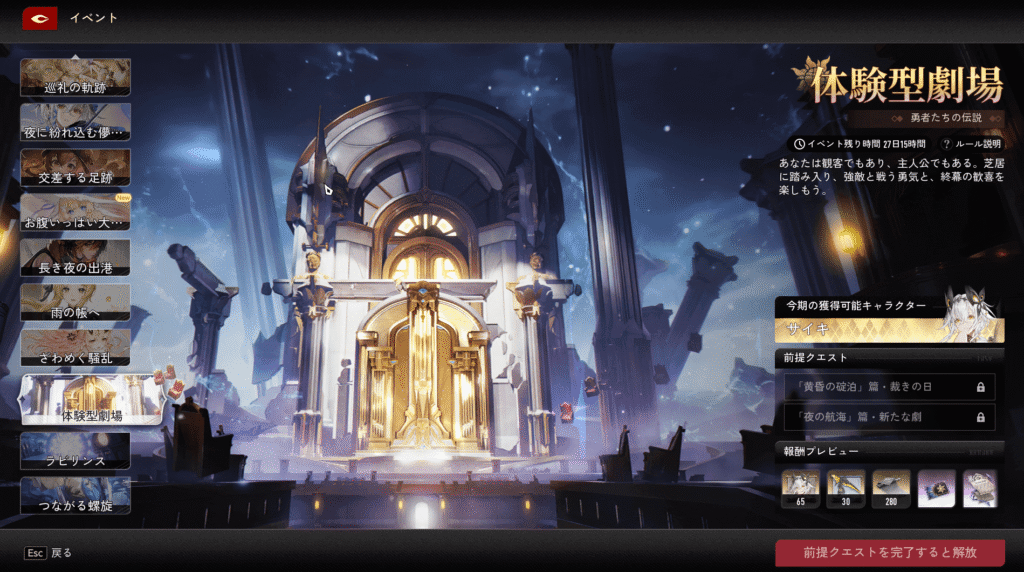This screenshot has height=572, width=1024.
Task: Click the red 前提クエストを完了すると解放 button
Action: click(889, 552)
